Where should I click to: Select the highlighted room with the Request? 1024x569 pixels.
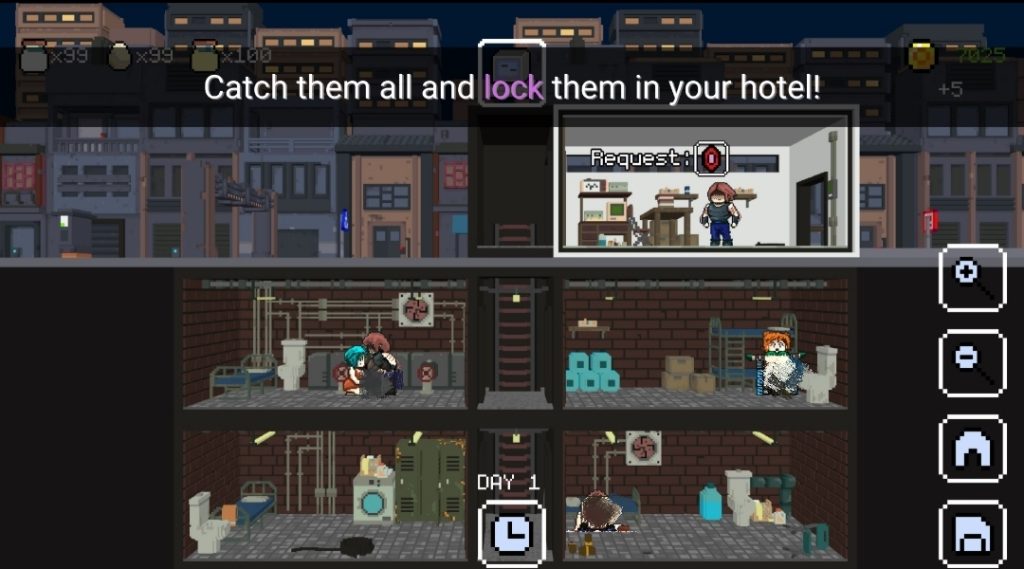pyautogui.click(x=706, y=180)
